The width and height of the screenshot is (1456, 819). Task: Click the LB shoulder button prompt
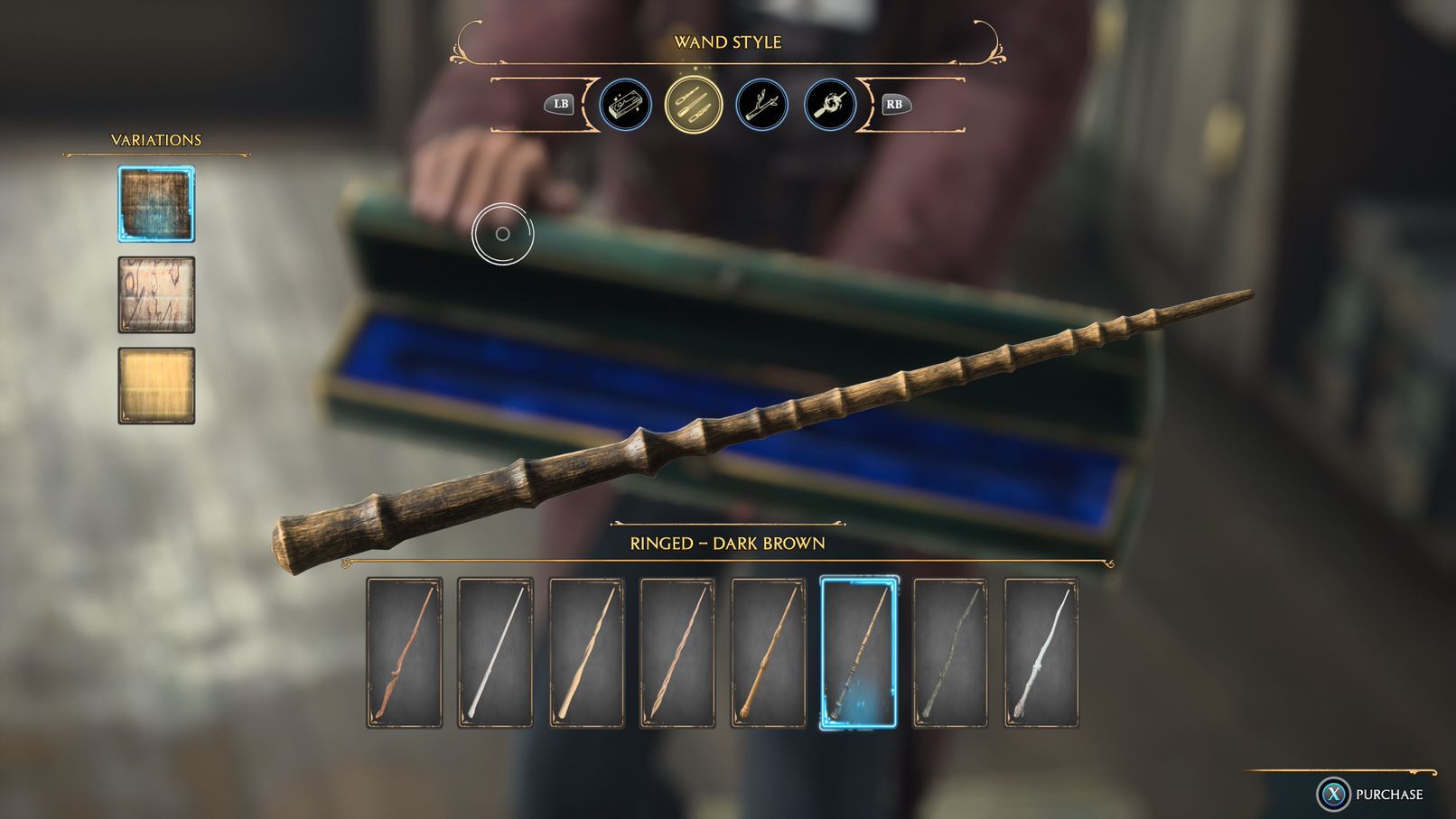[560, 105]
